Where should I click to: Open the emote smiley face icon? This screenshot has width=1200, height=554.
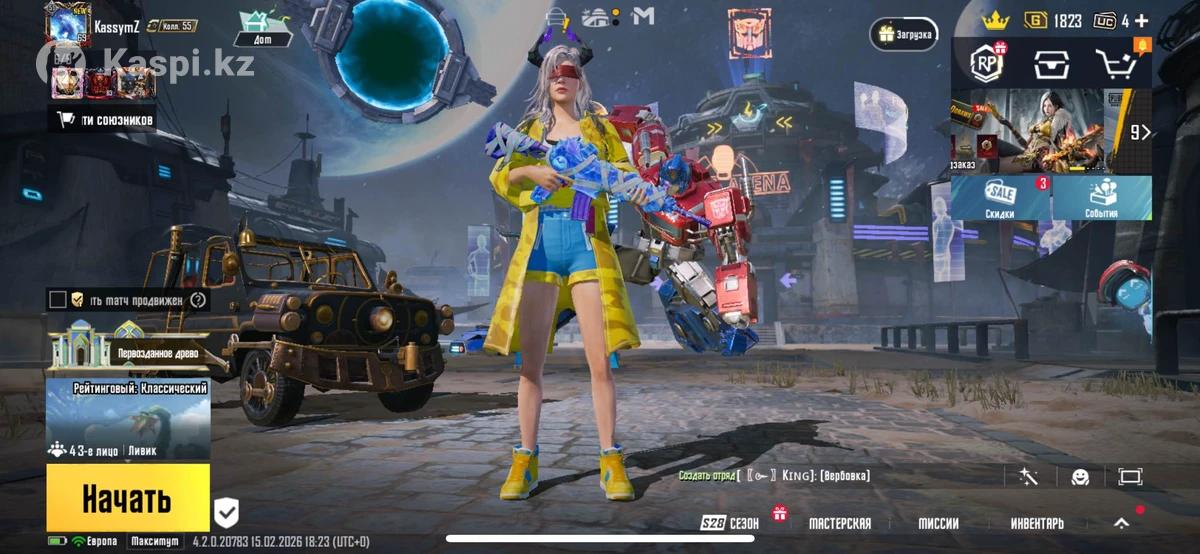pyautogui.click(x=1080, y=477)
